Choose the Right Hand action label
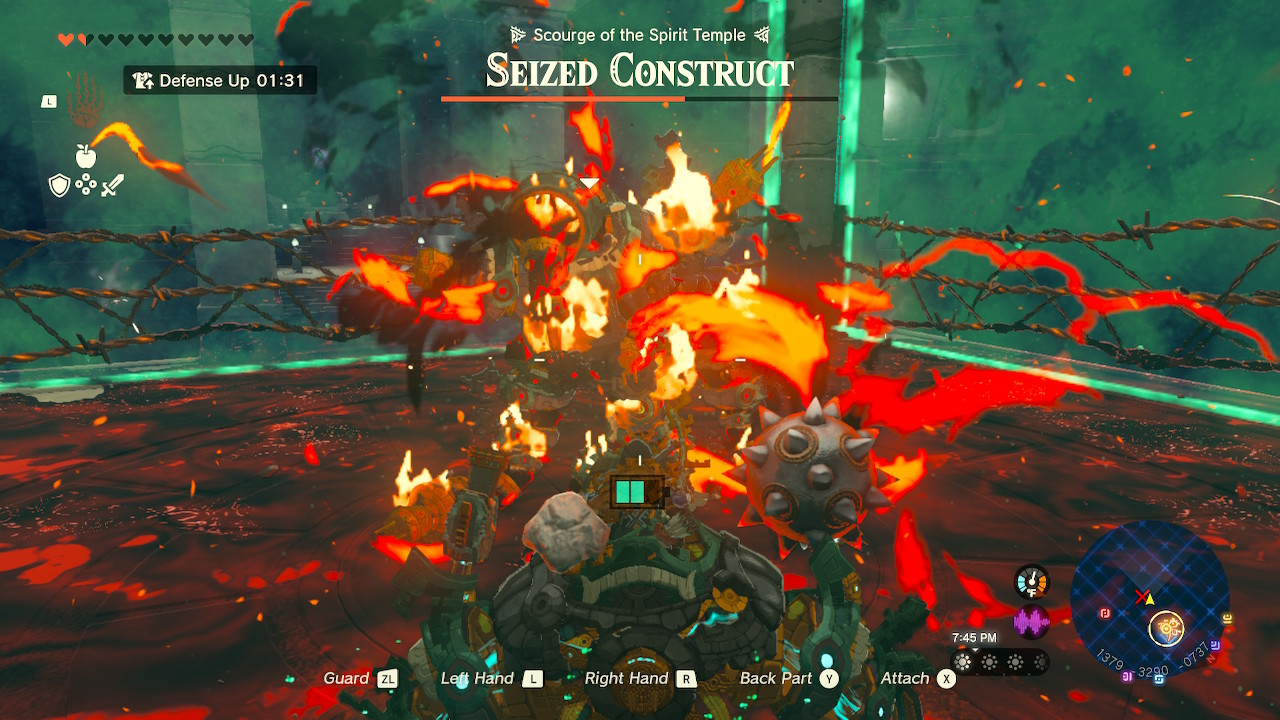The image size is (1280, 720). (x=626, y=678)
